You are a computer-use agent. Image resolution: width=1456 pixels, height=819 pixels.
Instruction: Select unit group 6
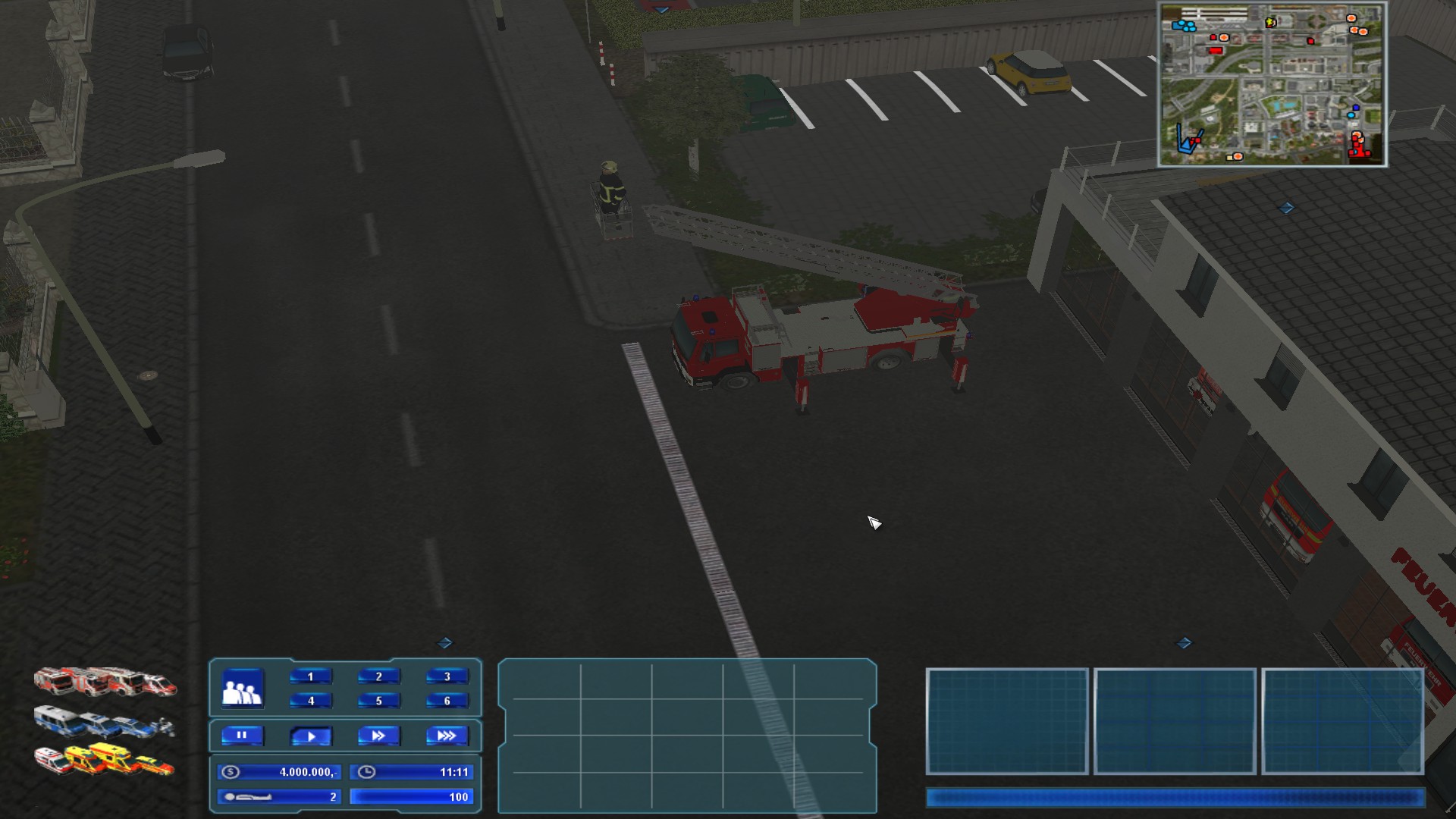click(447, 701)
